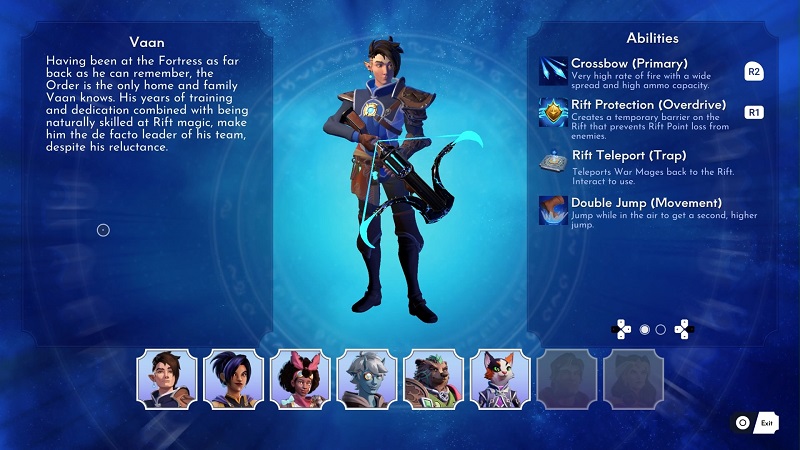Select the pale gray-haired character portrait
800x450 pixels.
(367, 380)
